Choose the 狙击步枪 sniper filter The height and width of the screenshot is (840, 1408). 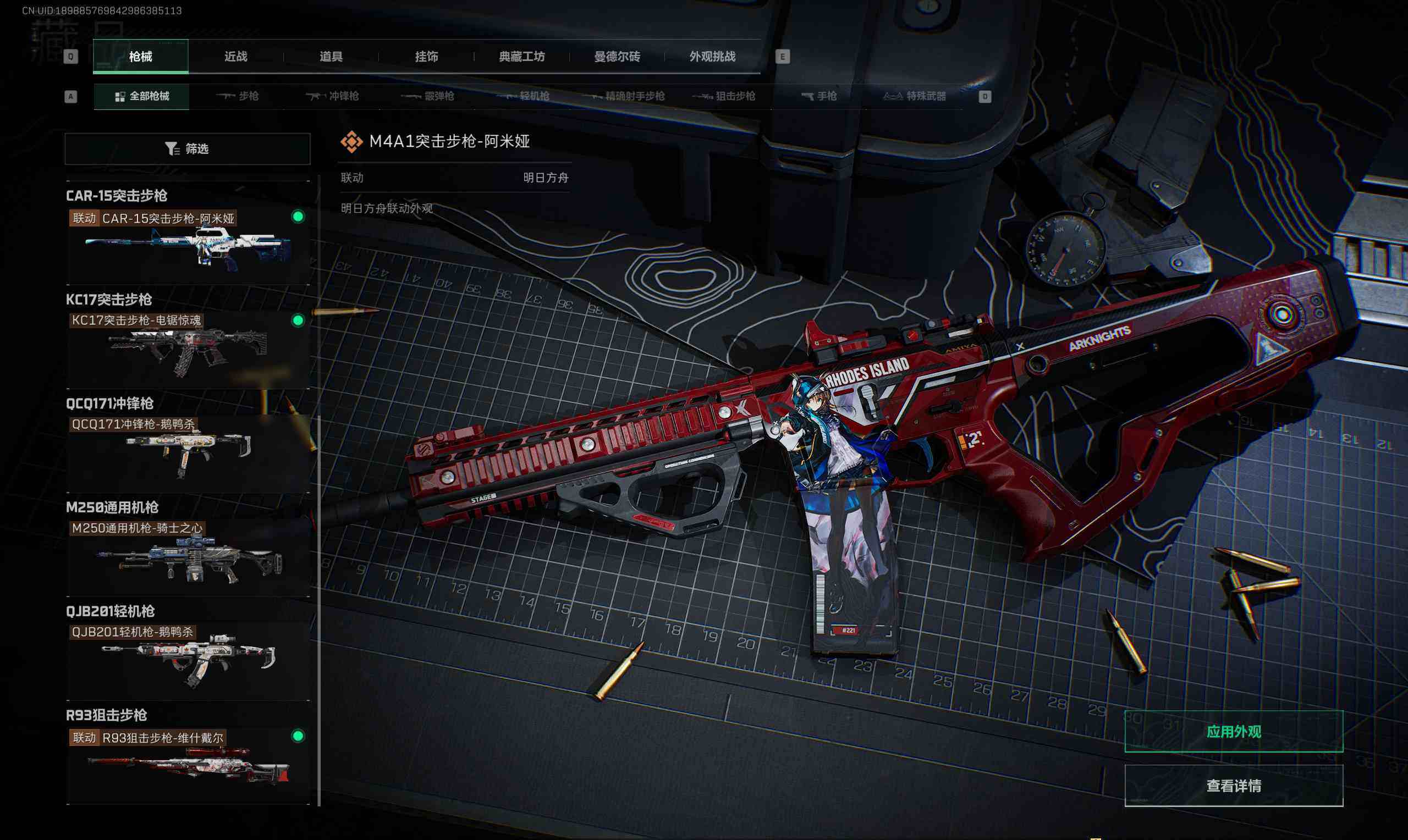coord(725,96)
